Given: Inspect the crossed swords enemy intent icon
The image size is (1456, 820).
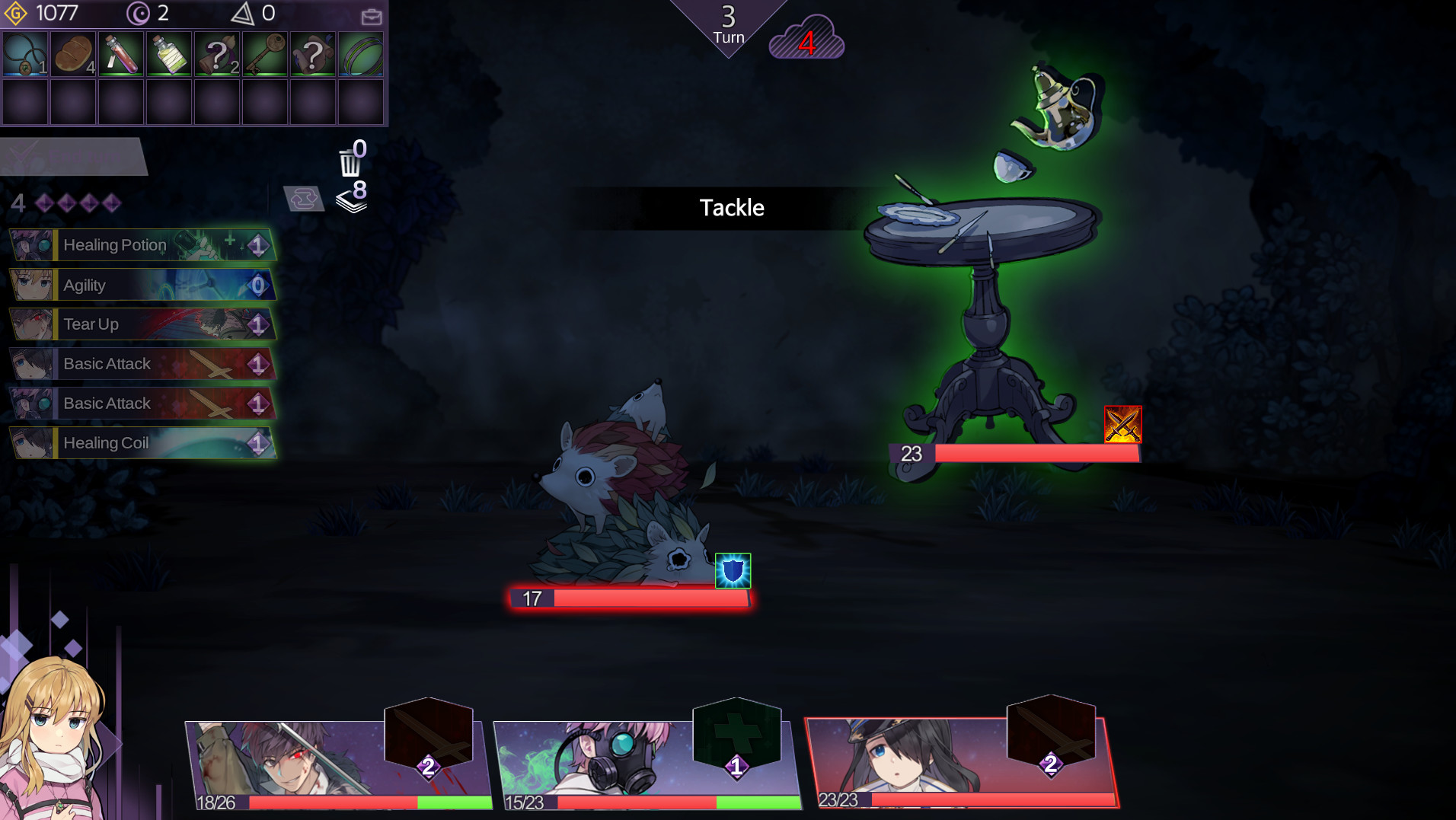Looking at the screenshot, I should point(1122,424).
